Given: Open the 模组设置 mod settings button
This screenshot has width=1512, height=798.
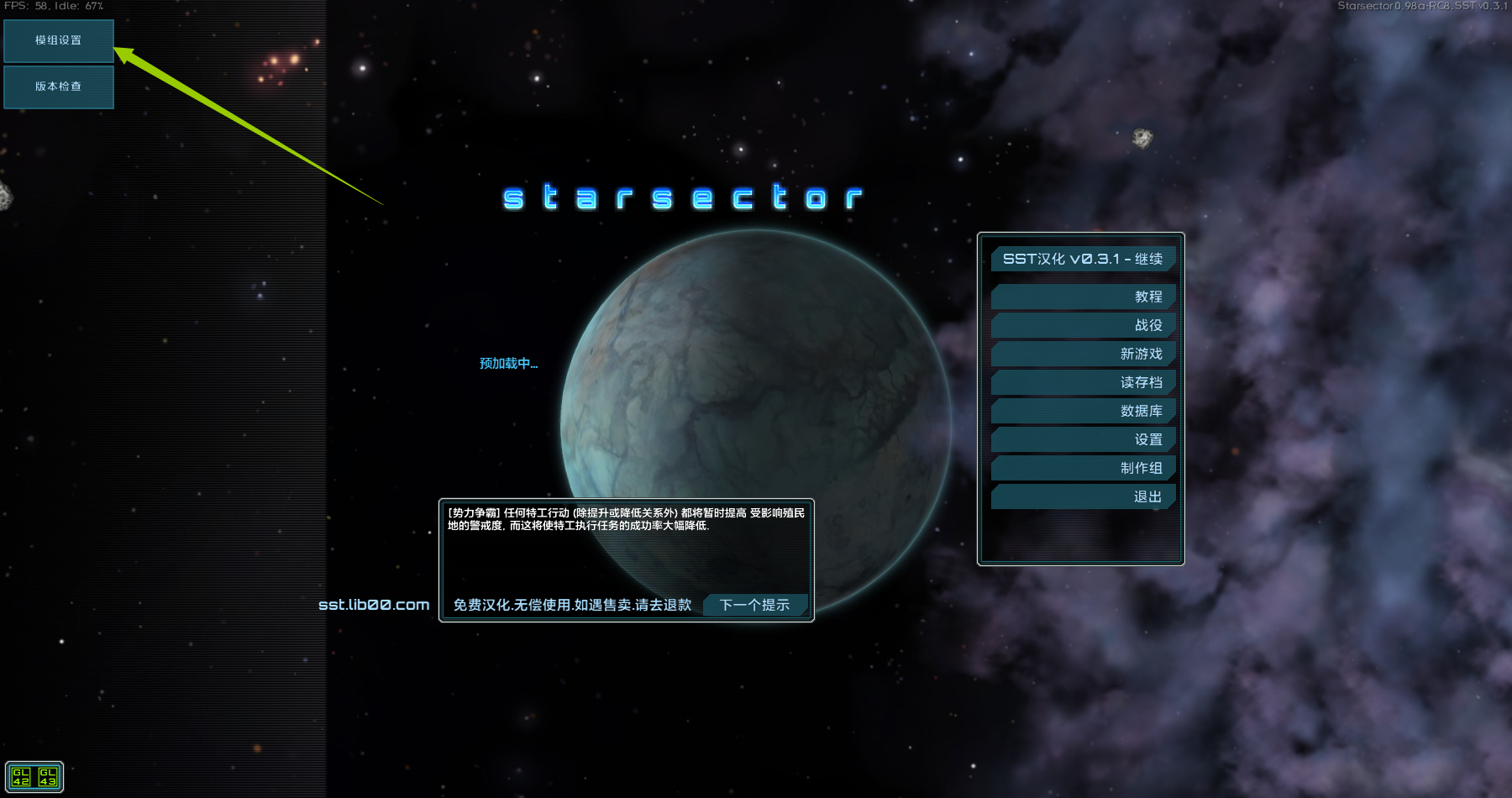Looking at the screenshot, I should click(x=59, y=40).
